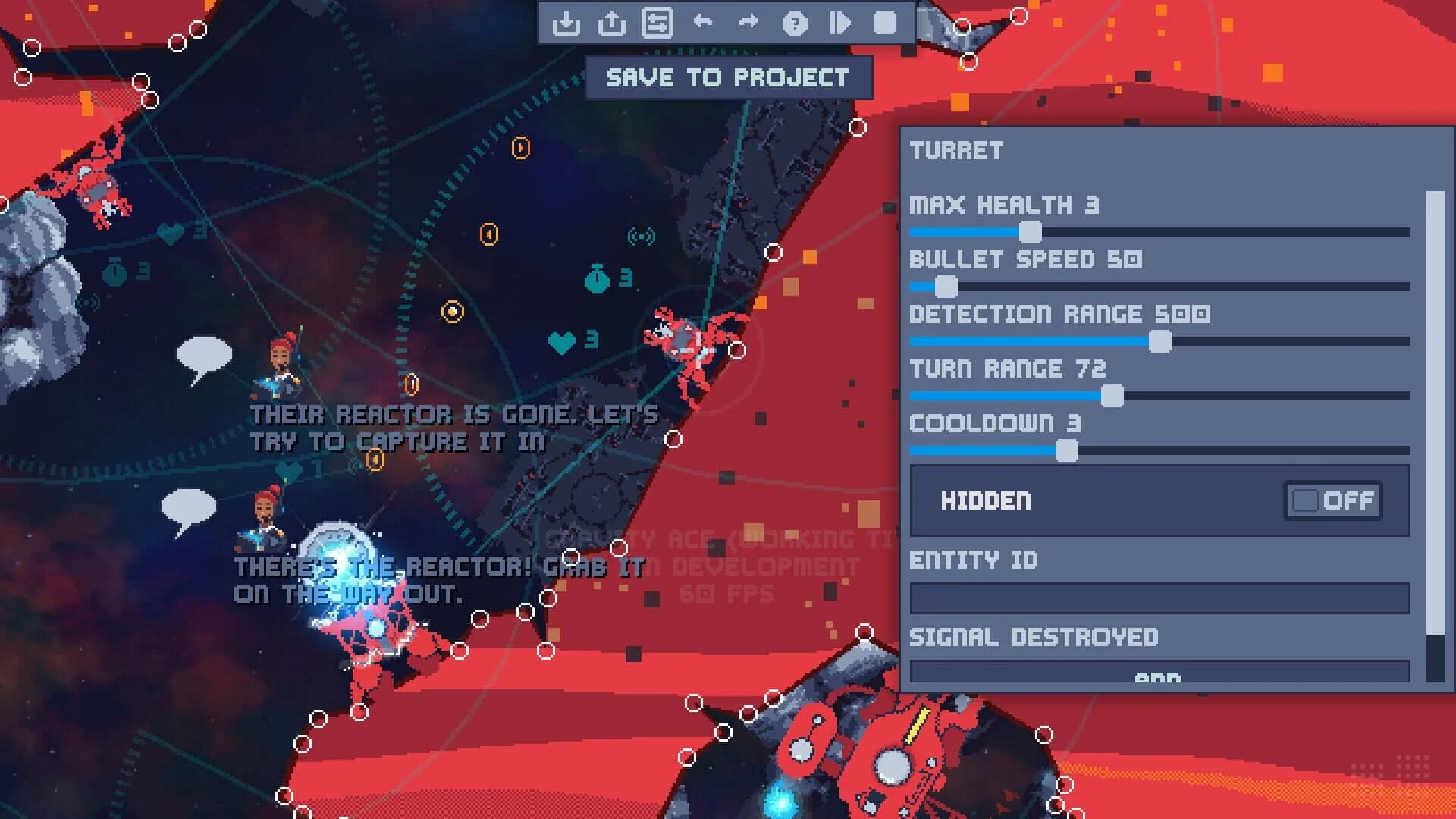Open the level settings sliders icon
The width and height of the screenshot is (1456, 819).
pyautogui.click(x=658, y=24)
